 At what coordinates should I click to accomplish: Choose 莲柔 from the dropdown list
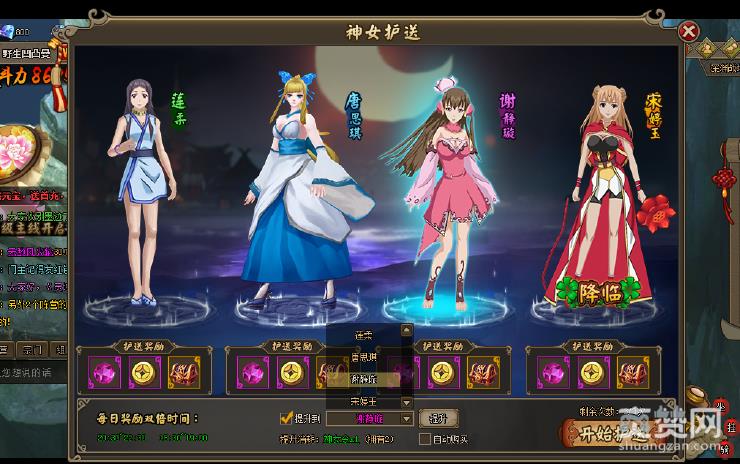[363, 334]
